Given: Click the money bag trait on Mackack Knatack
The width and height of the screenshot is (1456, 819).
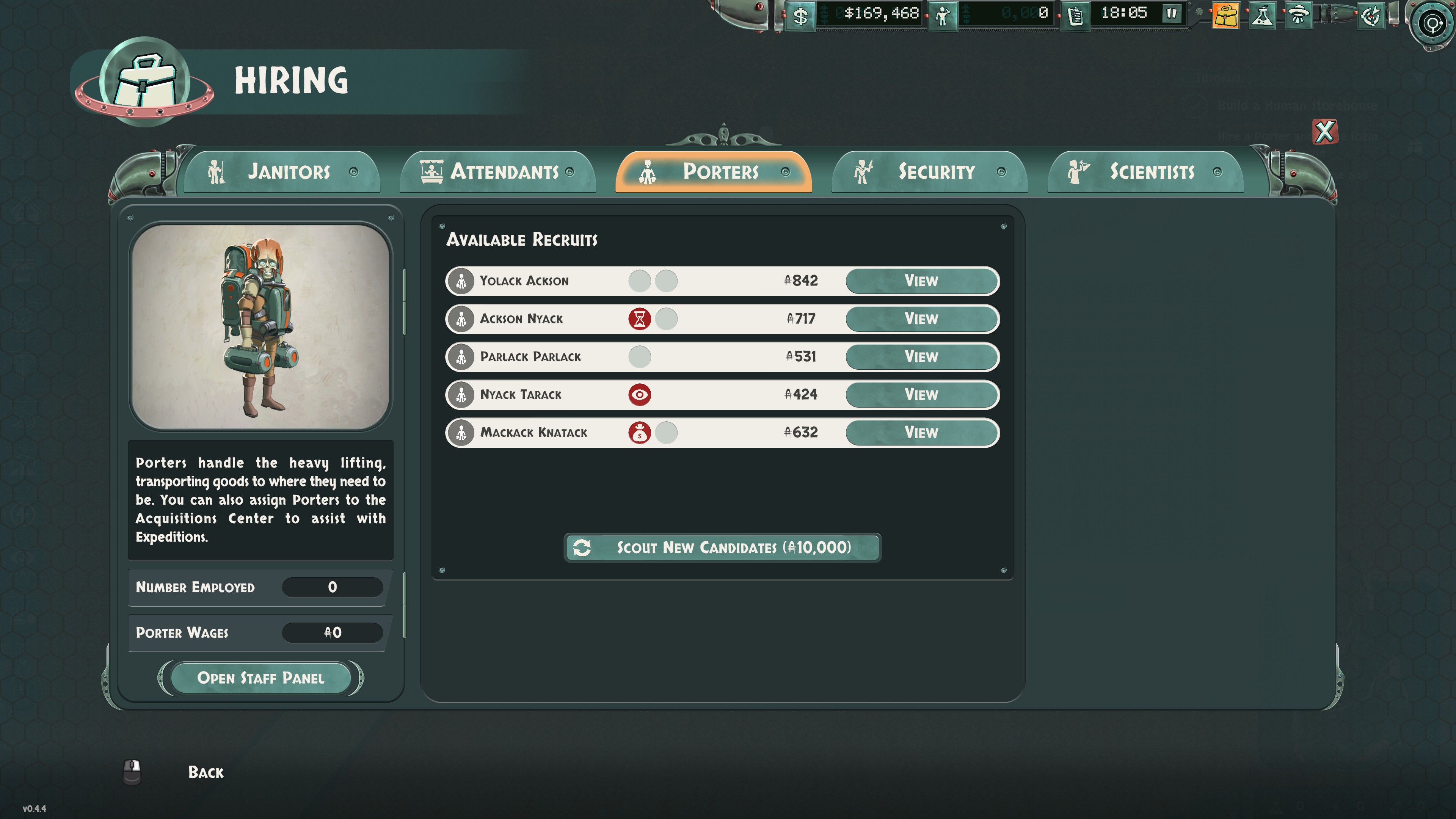Looking at the screenshot, I should point(639,432).
